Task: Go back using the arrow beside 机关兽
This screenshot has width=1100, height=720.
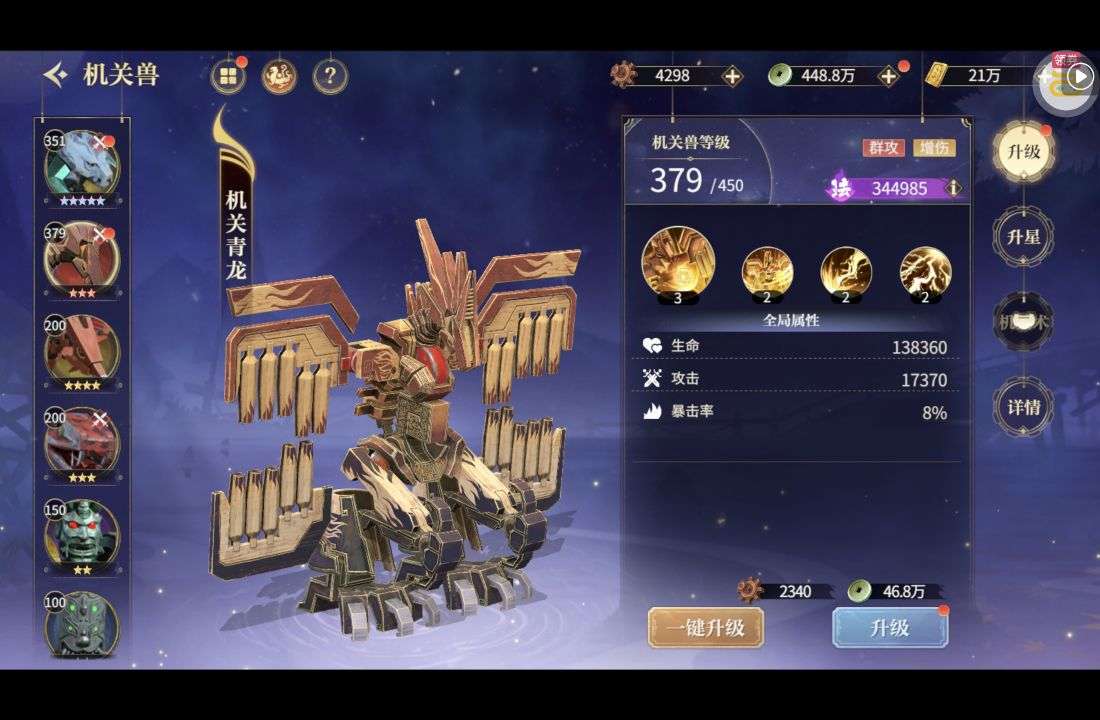Action: tap(57, 74)
